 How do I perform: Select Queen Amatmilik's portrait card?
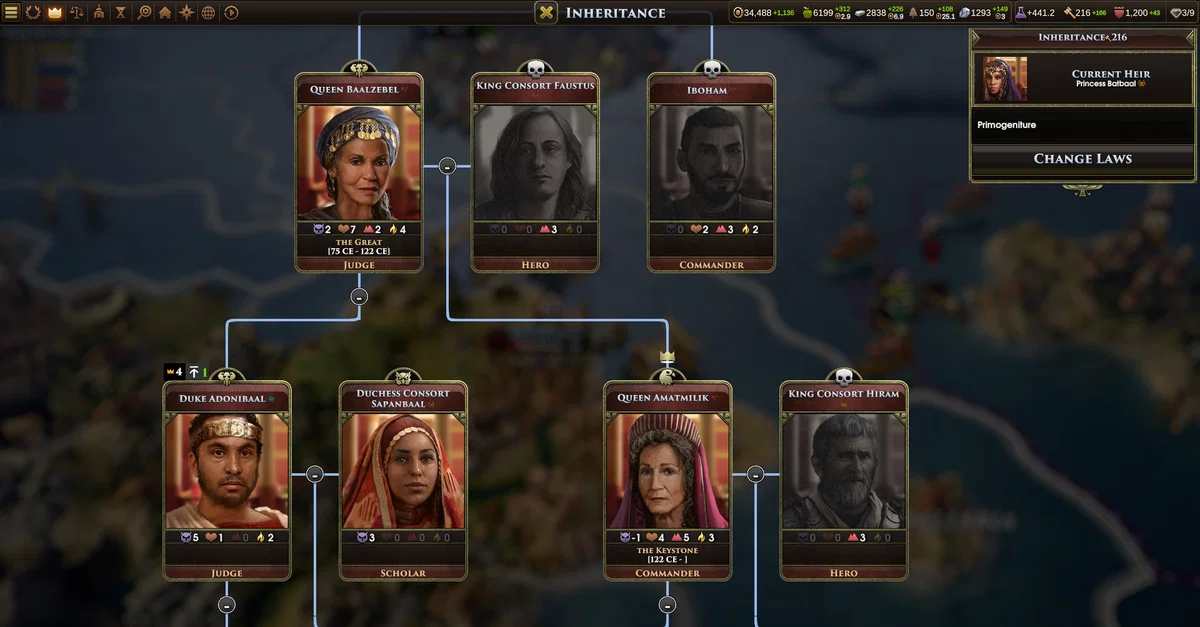(667, 472)
